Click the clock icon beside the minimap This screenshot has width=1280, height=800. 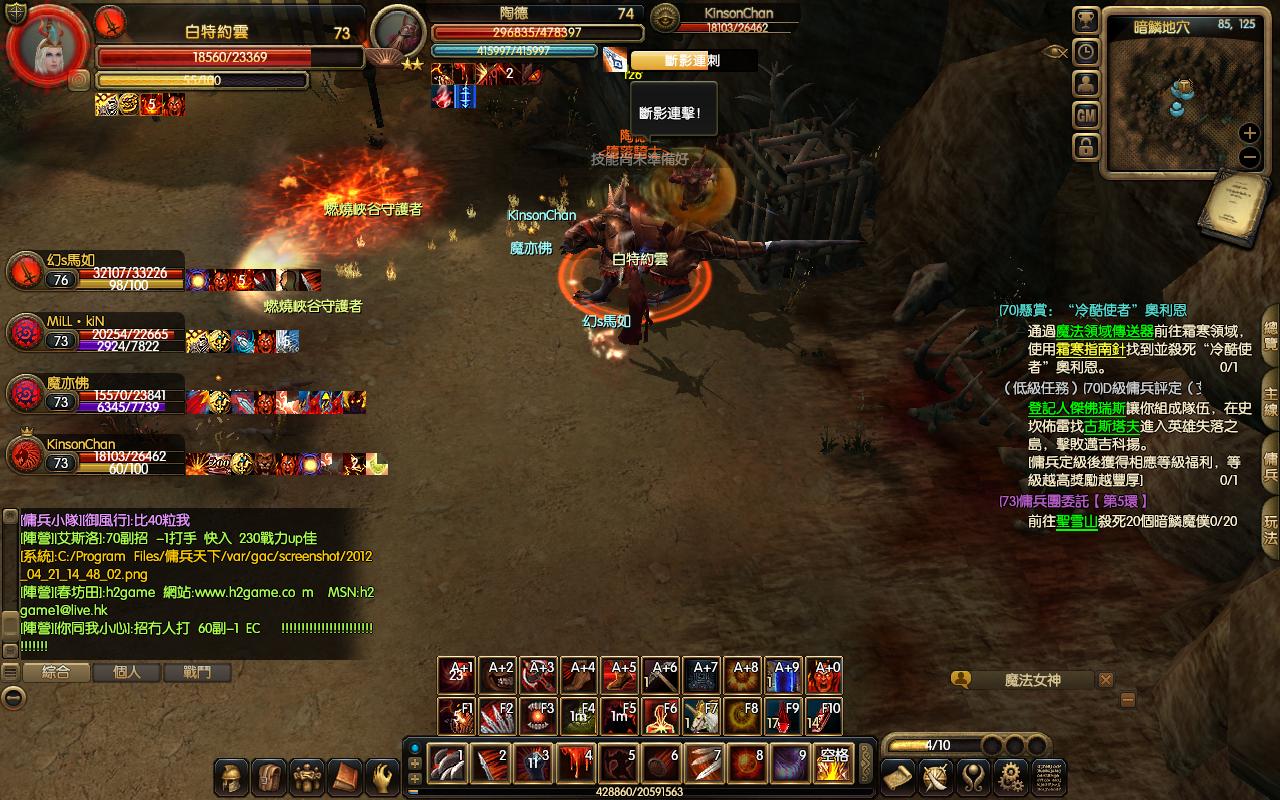pos(1086,52)
